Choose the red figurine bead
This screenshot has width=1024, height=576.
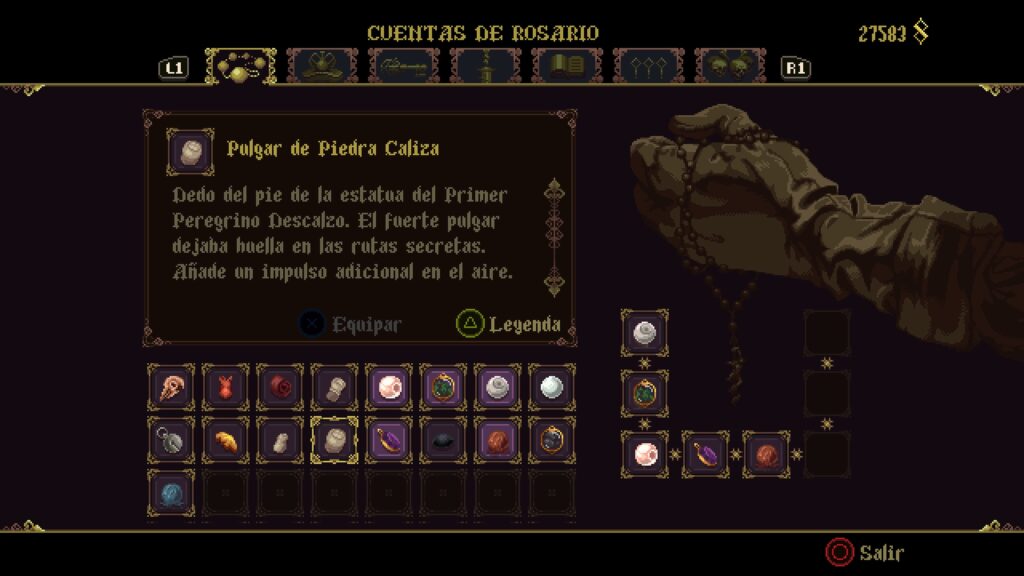[225, 387]
